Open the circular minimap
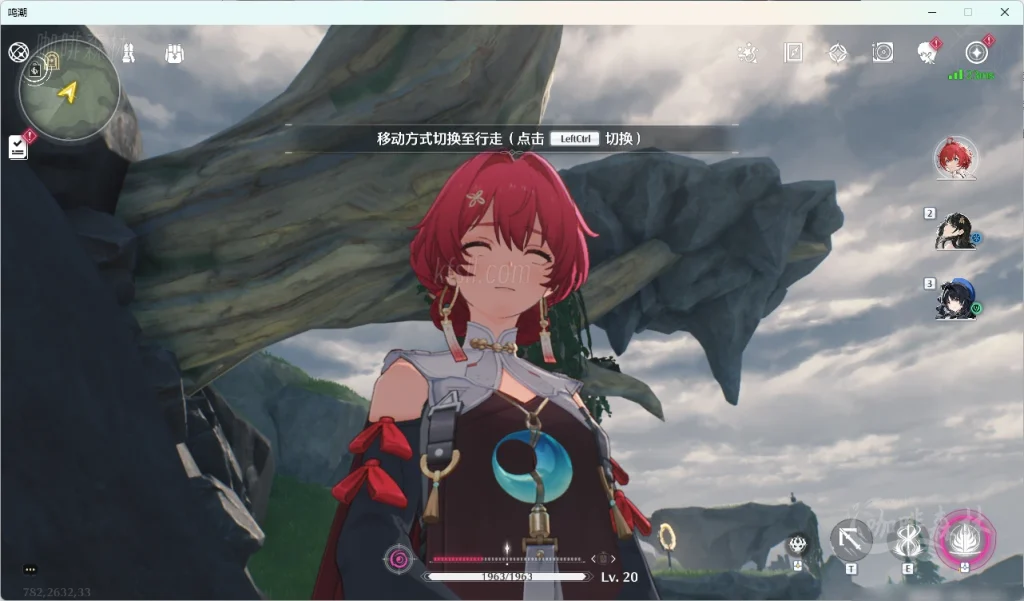This screenshot has height=601, width=1024. pos(68,91)
